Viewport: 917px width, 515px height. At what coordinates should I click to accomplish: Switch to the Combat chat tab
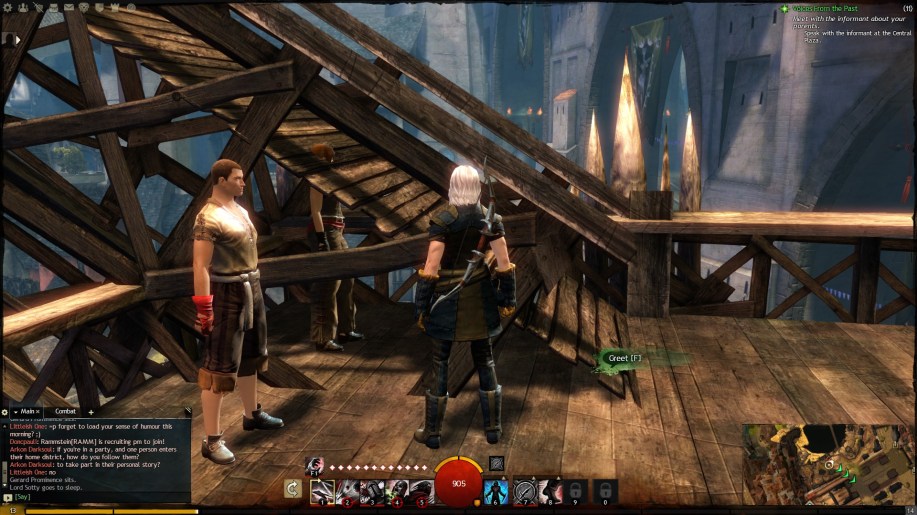pos(65,411)
